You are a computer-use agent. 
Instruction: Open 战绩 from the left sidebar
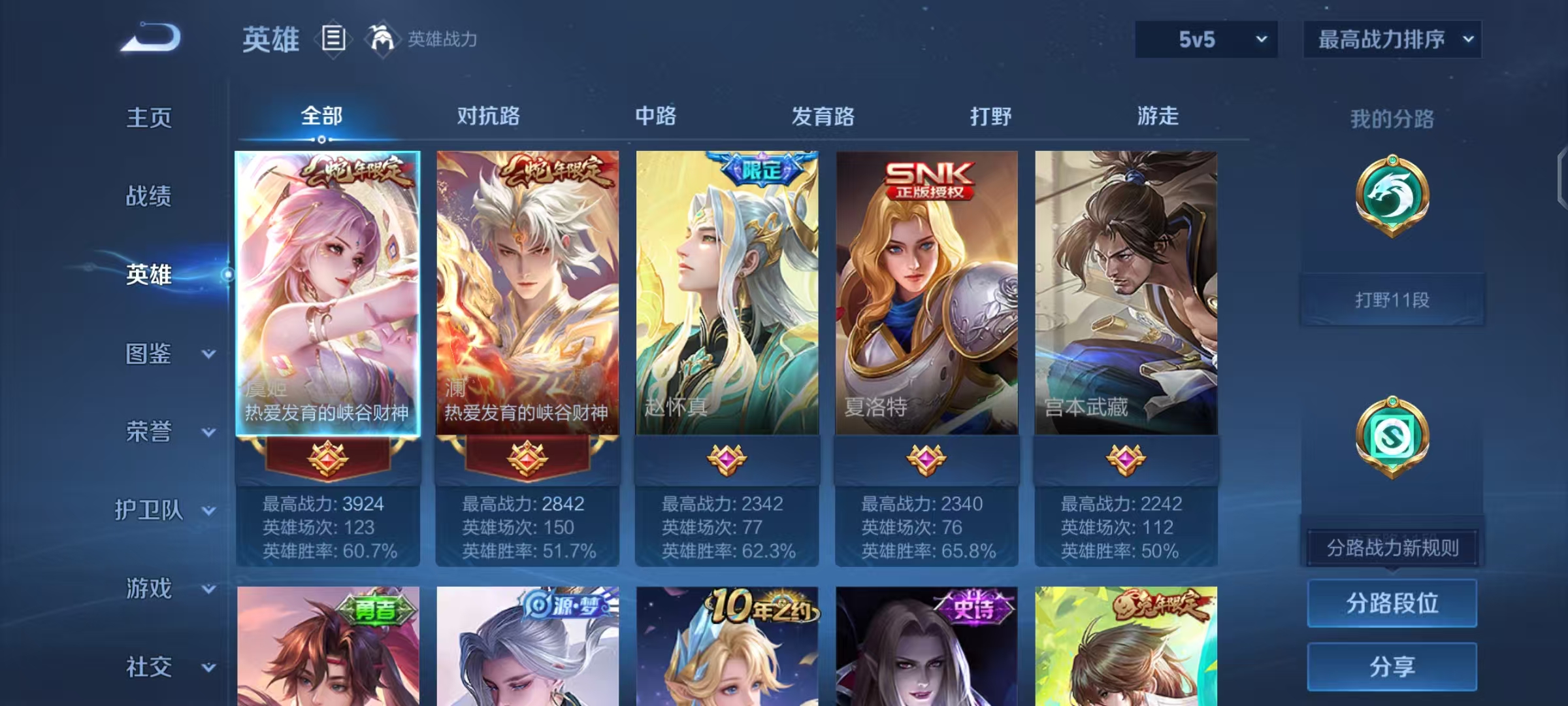[x=148, y=197]
